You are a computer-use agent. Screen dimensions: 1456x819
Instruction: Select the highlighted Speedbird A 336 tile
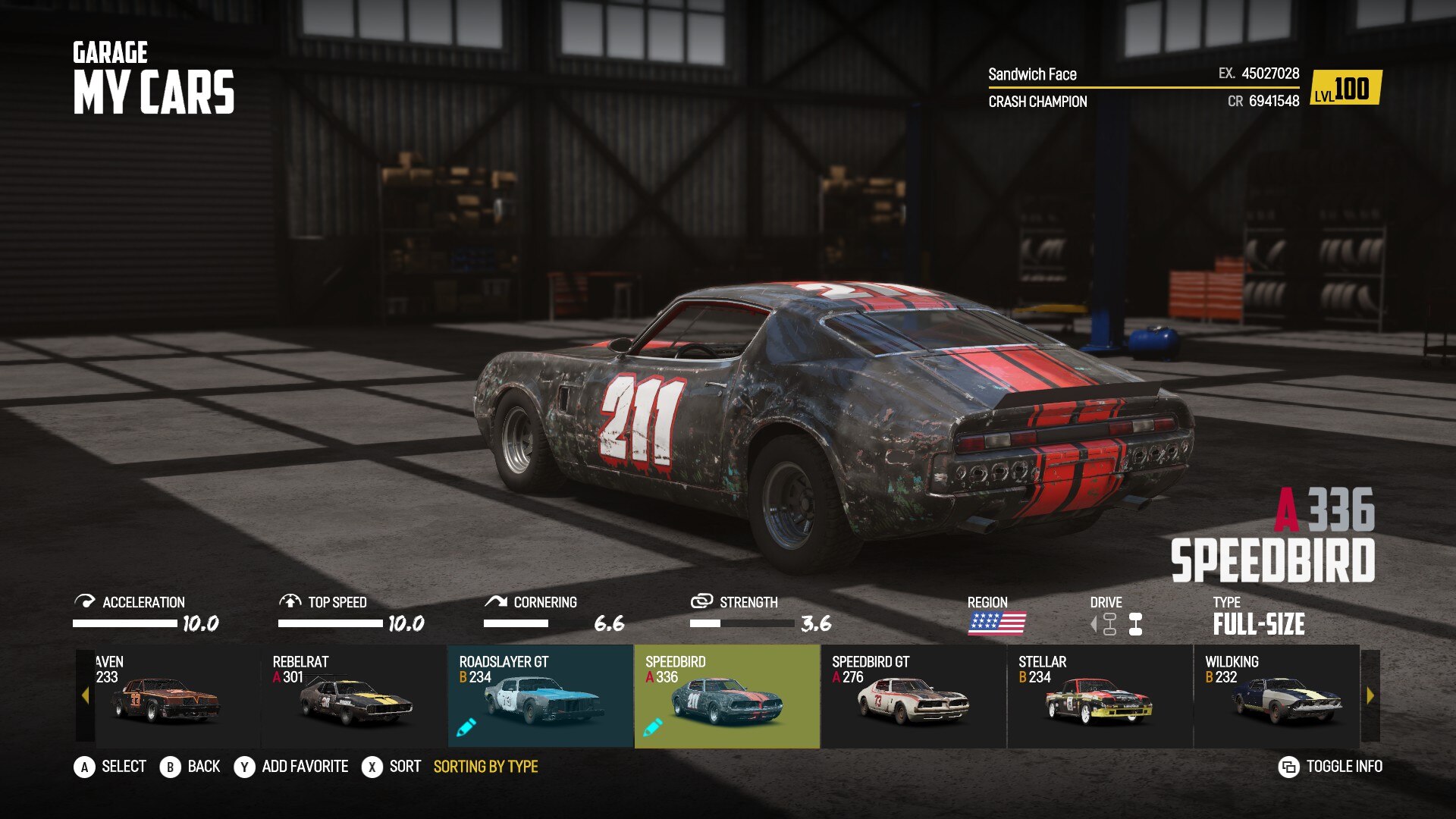click(x=726, y=696)
